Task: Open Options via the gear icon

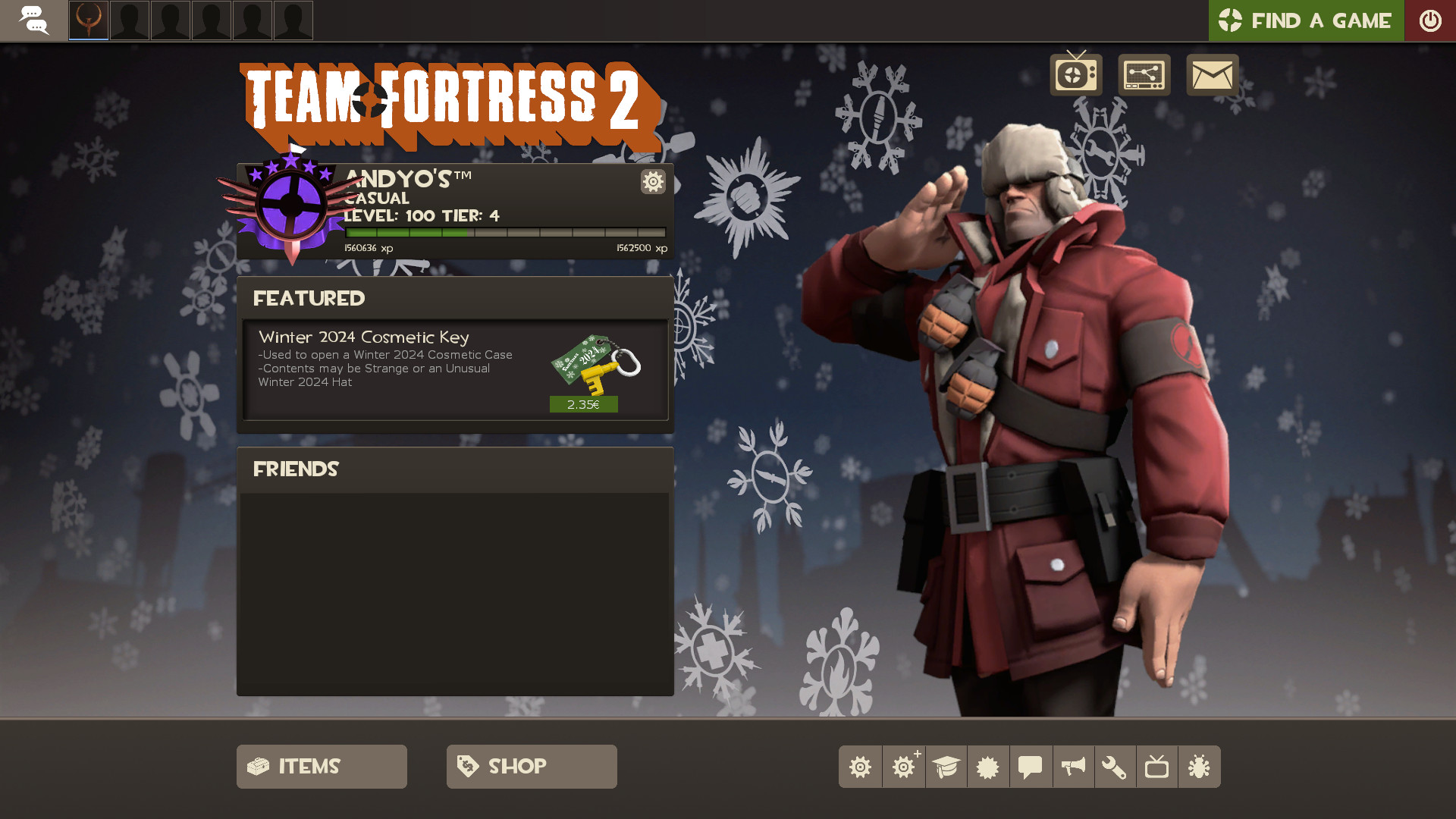Action: pyautogui.click(x=860, y=767)
